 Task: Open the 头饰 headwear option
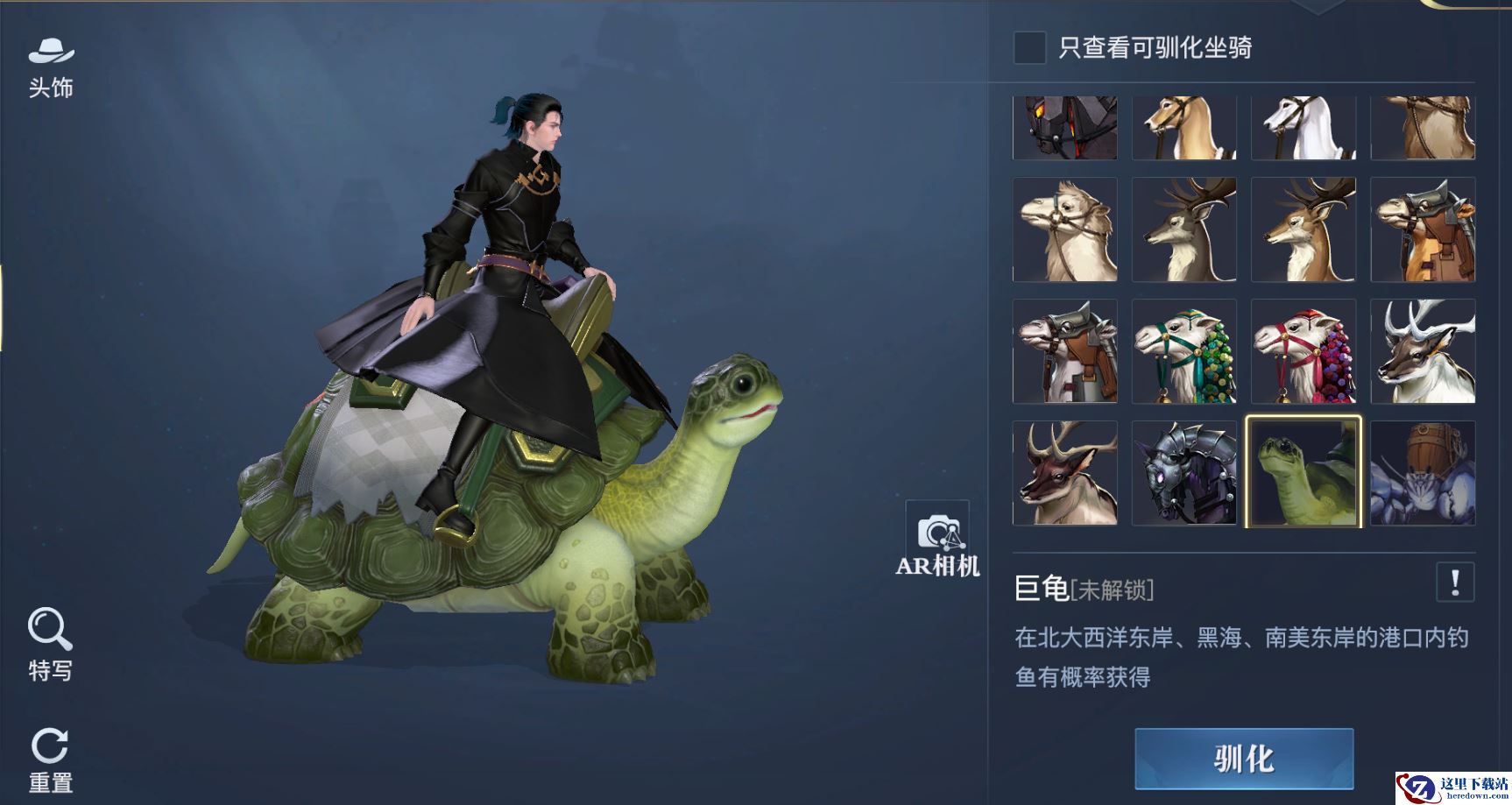click(51, 67)
